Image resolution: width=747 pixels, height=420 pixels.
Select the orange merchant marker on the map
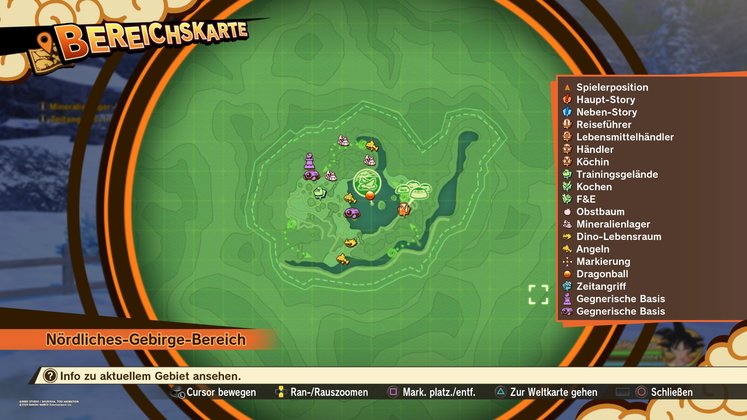[x=404, y=209]
